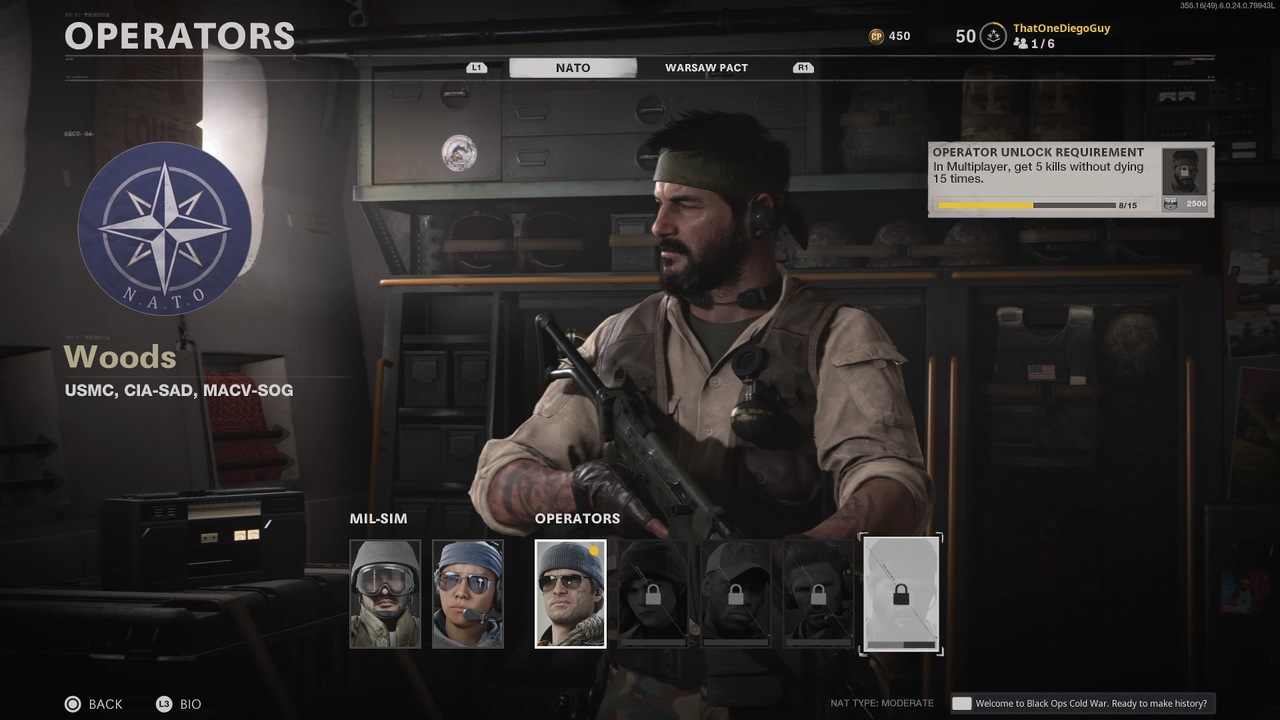Click the portrait in the unlock requirement panel
This screenshot has height=720, width=1280.
pyautogui.click(x=1185, y=174)
